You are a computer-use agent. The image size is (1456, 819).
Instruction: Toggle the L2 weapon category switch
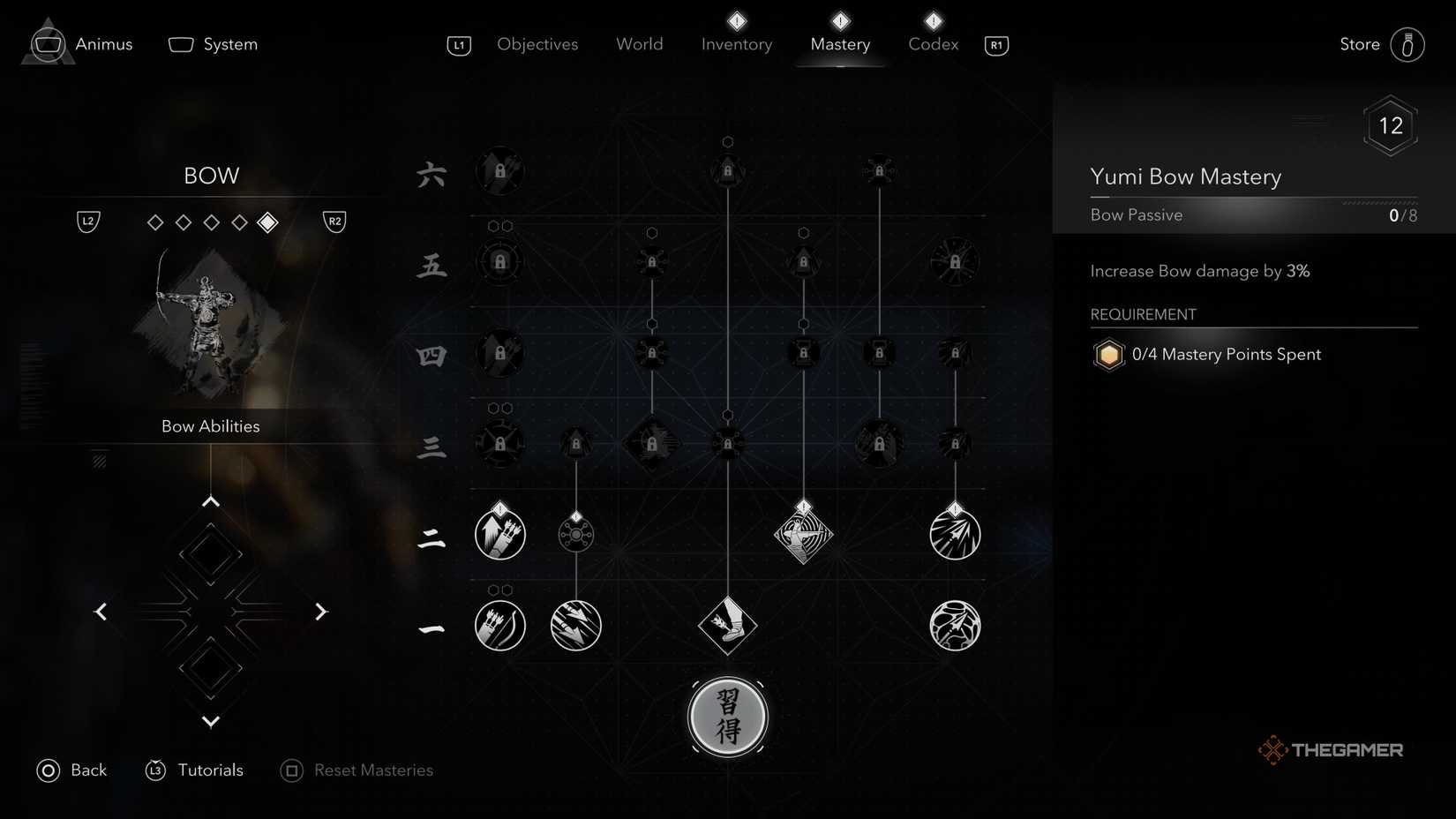[x=87, y=222]
